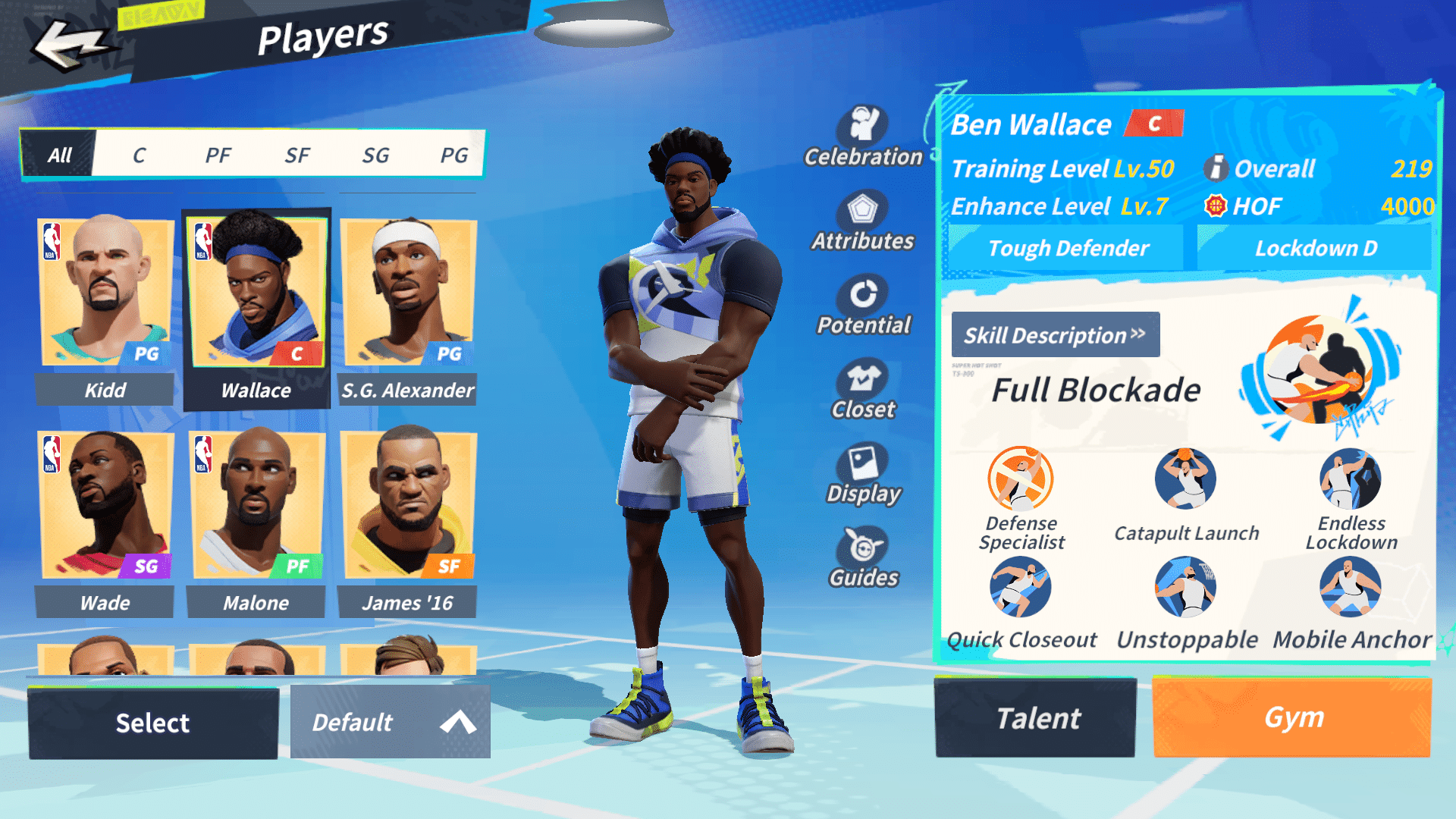Expand the Skill Description
The height and width of the screenshot is (819, 1456).
pyautogui.click(x=1055, y=334)
